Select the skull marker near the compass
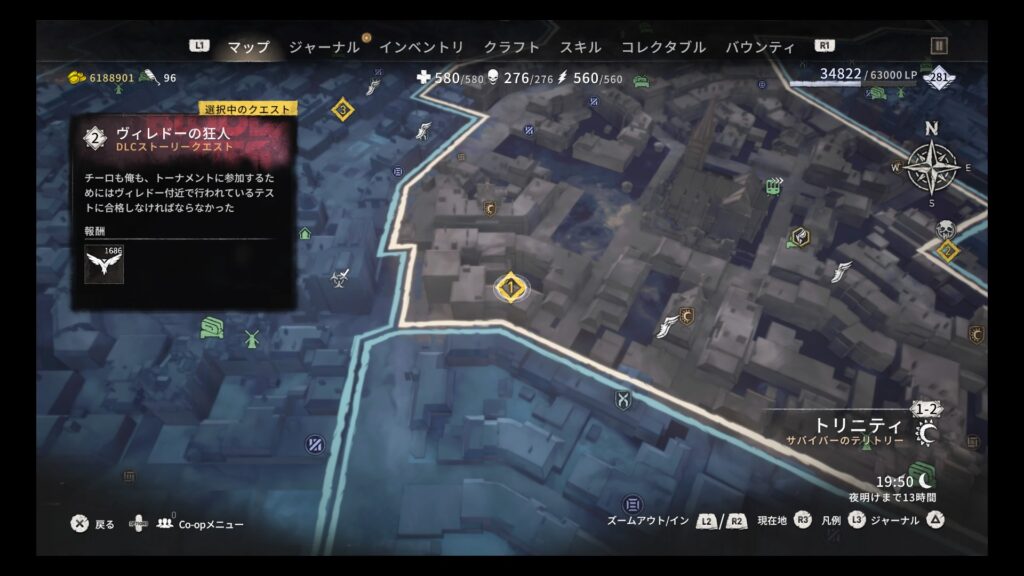The height and width of the screenshot is (576, 1024). 945,230
